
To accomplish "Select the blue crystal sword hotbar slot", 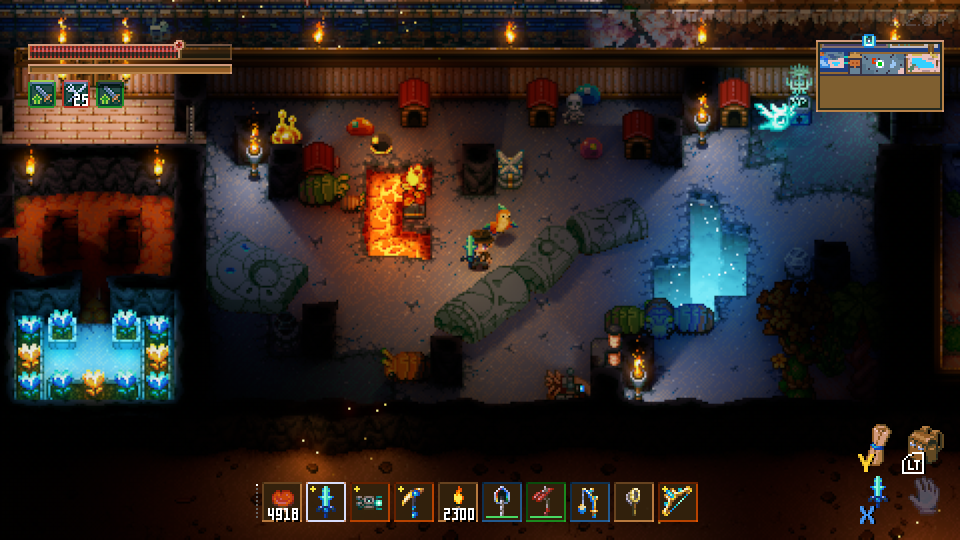I will [x=326, y=502].
